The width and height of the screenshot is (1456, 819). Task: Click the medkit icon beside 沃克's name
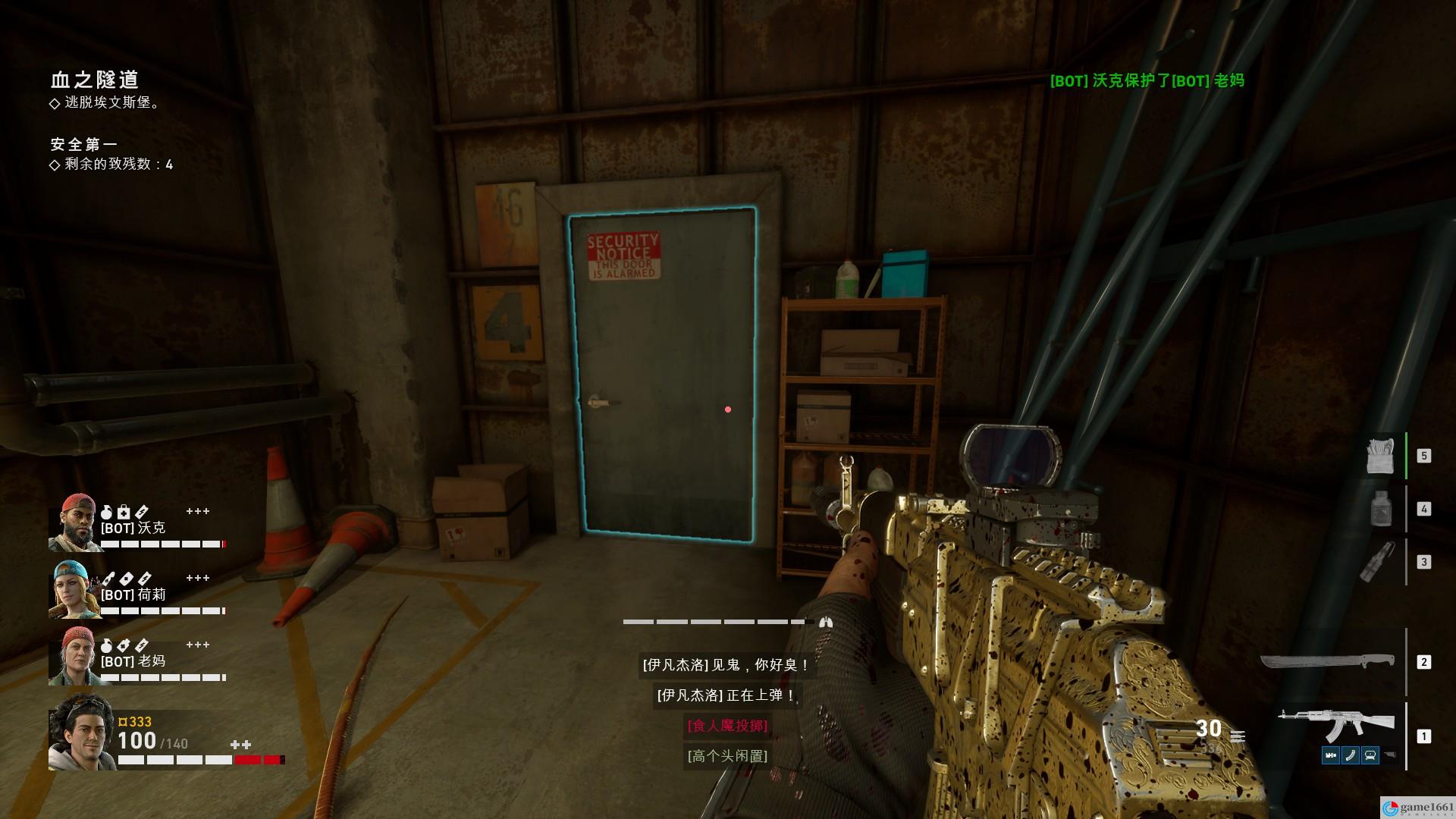[124, 513]
